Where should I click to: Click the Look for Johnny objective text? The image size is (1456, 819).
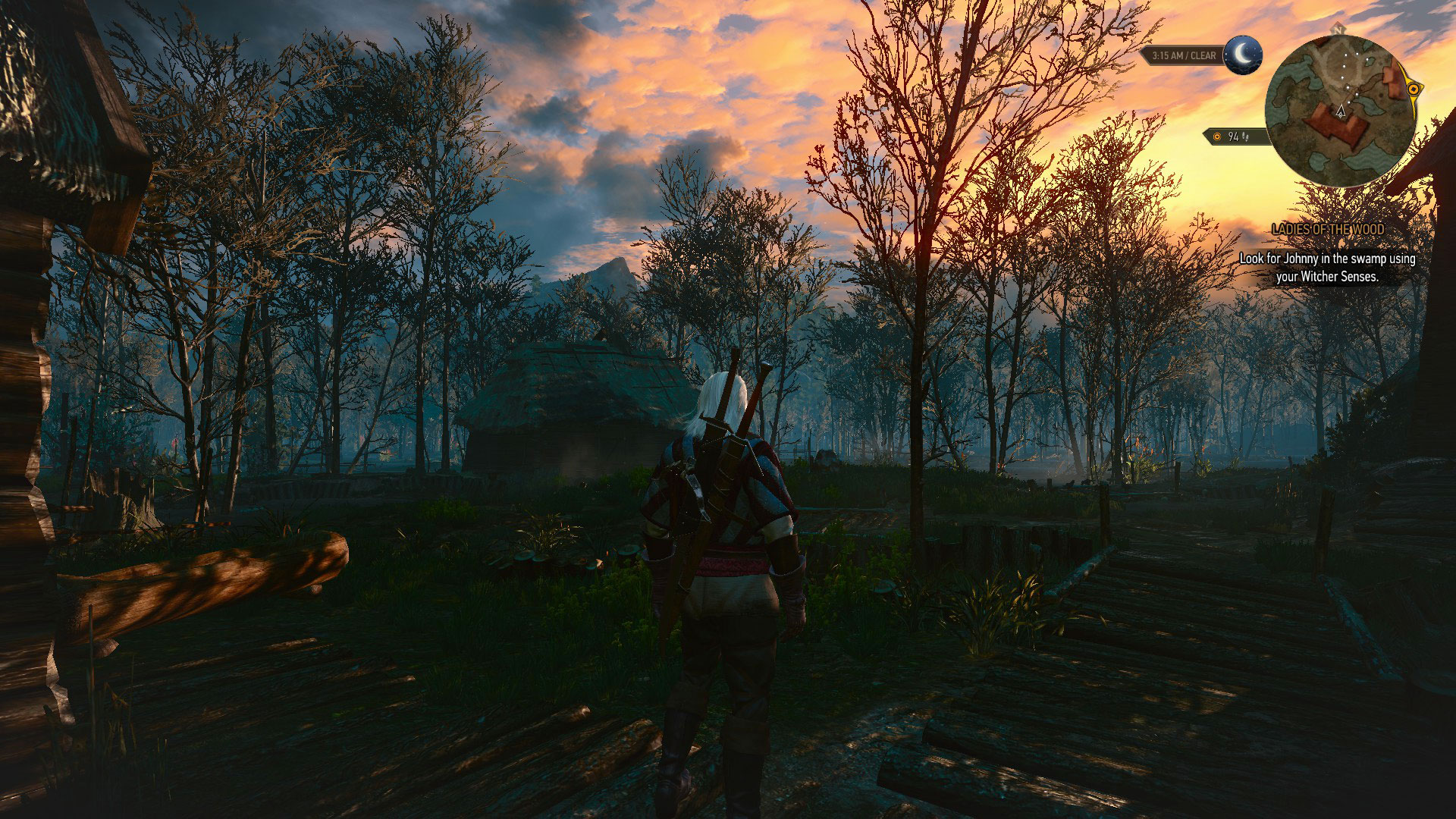coord(1327,268)
